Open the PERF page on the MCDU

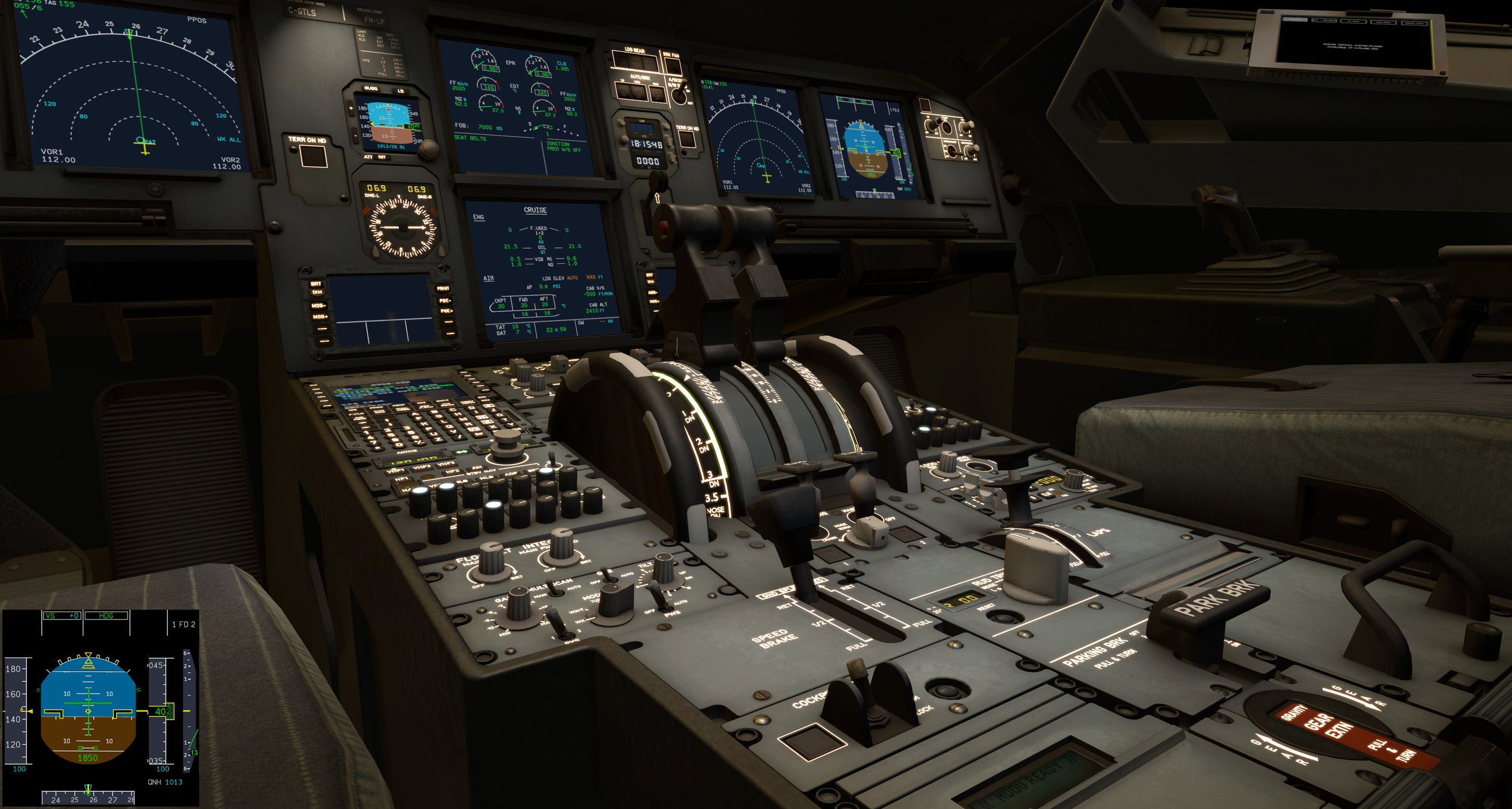pos(402,408)
